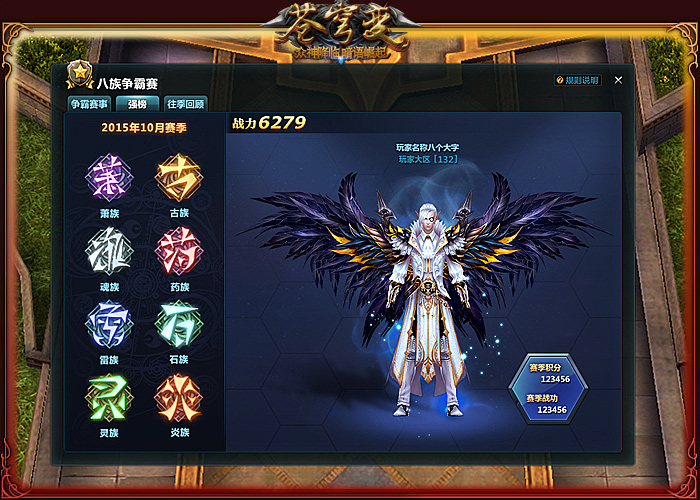Choose the 炎族 clan emblem

pyautogui.click(x=178, y=397)
